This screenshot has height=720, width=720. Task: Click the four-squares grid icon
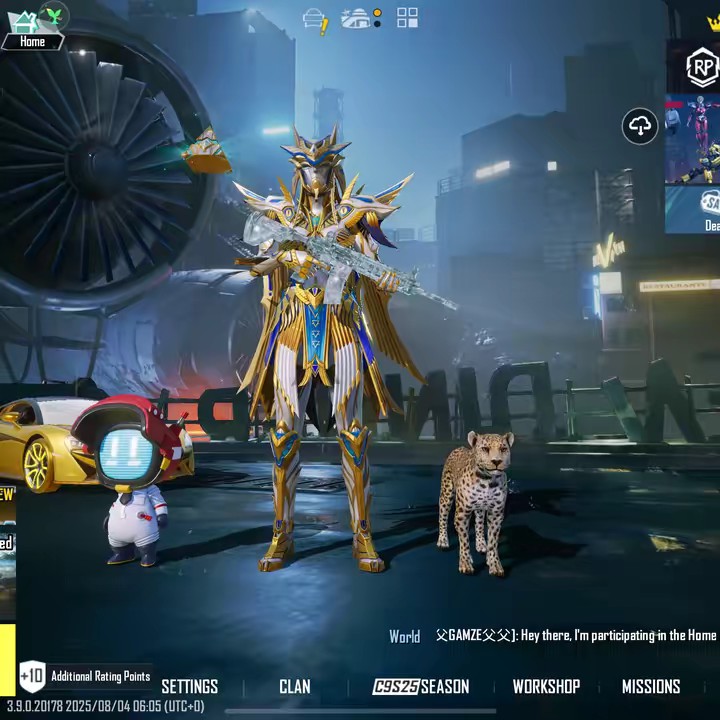pyautogui.click(x=407, y=17)
